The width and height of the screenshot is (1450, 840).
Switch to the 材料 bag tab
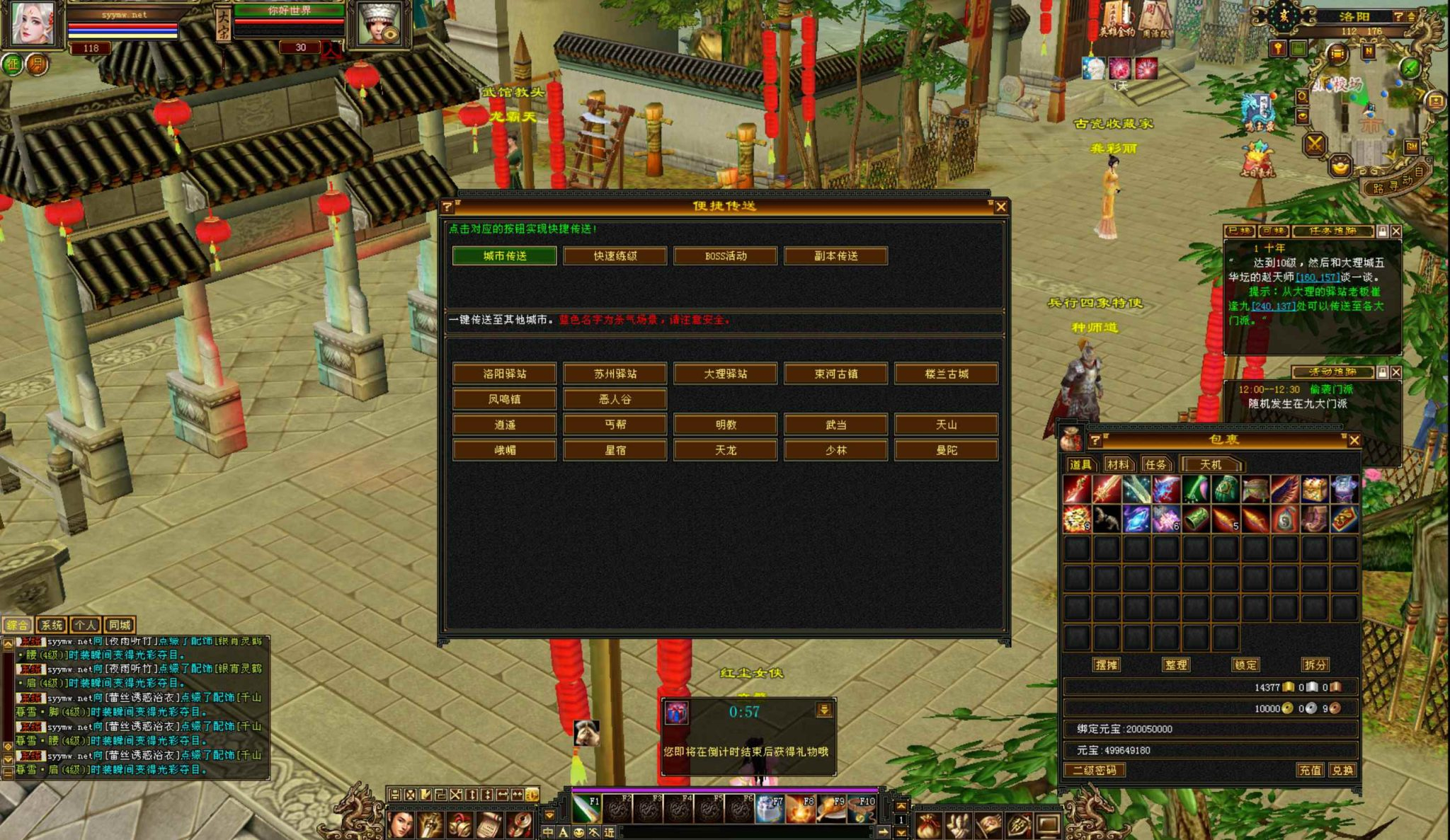(x=1118, y=464)
